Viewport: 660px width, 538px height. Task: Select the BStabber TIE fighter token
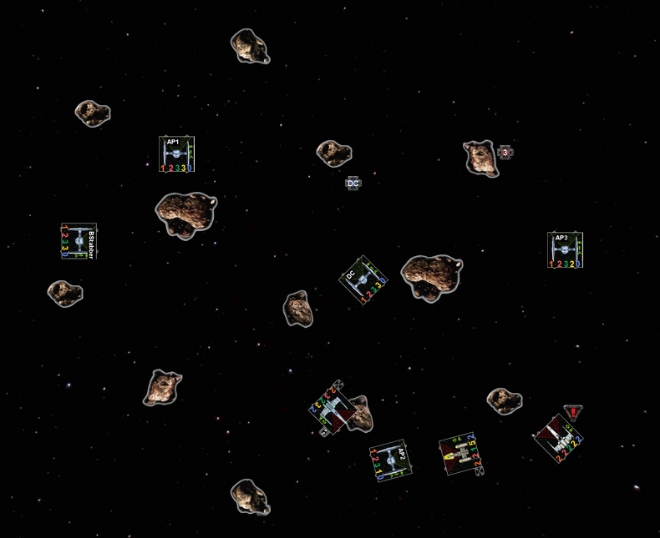click(x=78, y=241)
